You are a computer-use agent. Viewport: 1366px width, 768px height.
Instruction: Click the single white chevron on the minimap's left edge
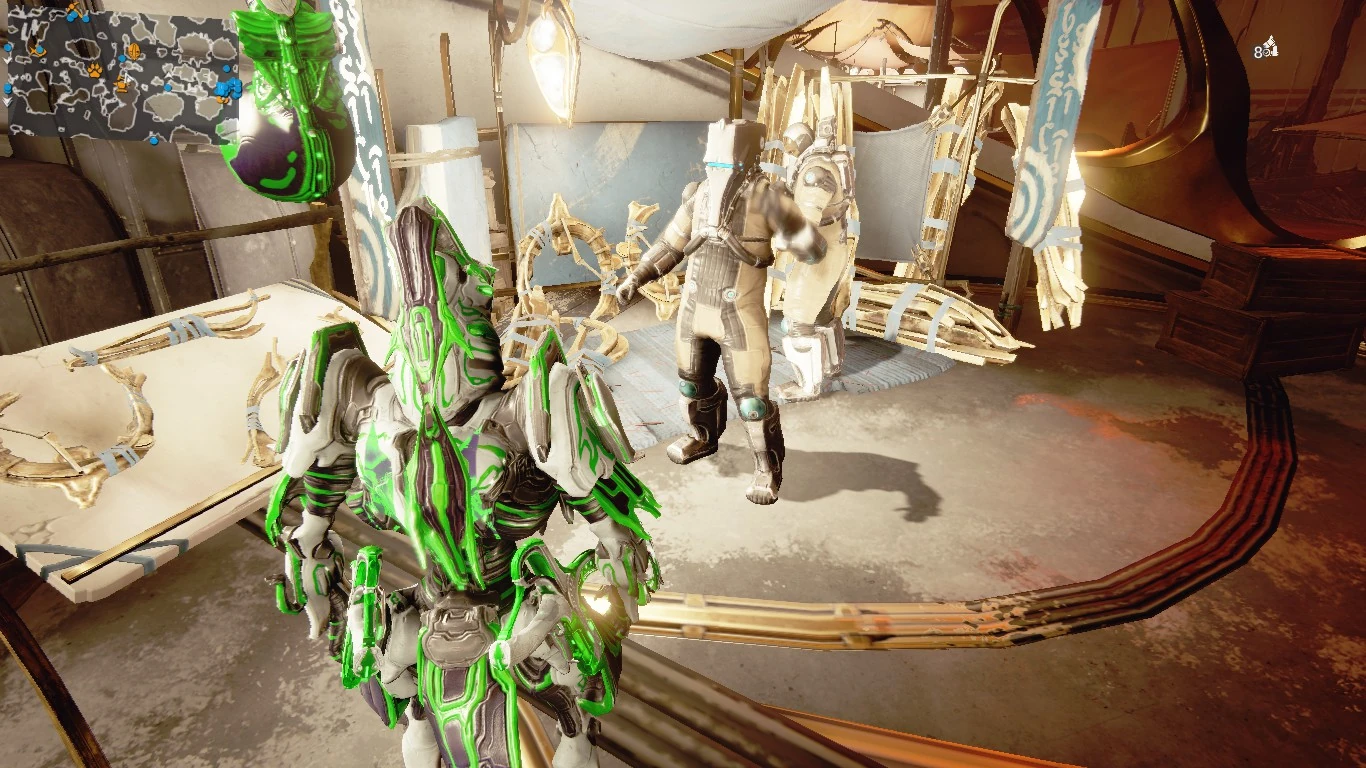click(6, 59)
